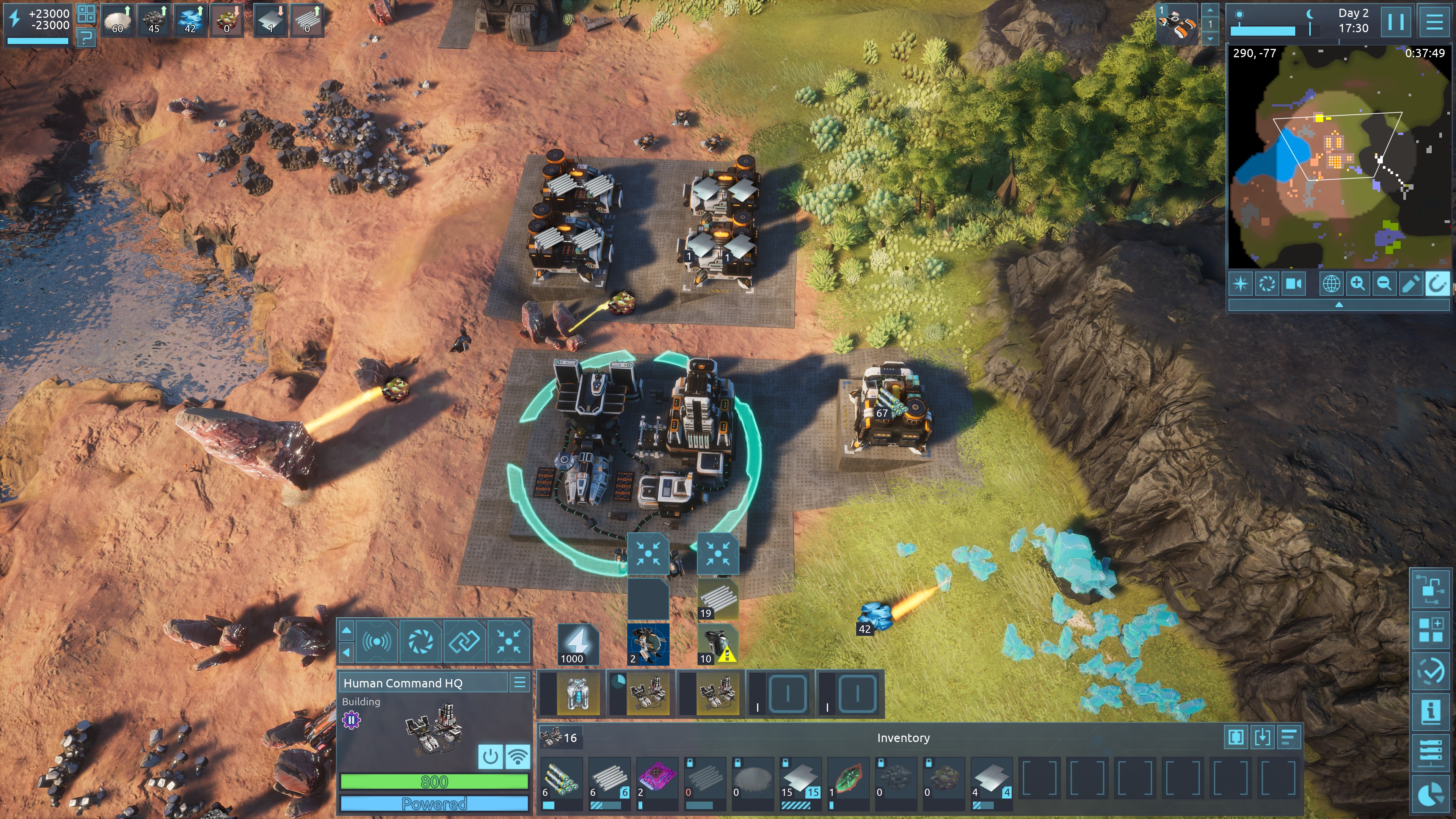Screen dimensions: 1456x819
Task: Open the Human Command HQ options menu
Action: coord(519,683)
